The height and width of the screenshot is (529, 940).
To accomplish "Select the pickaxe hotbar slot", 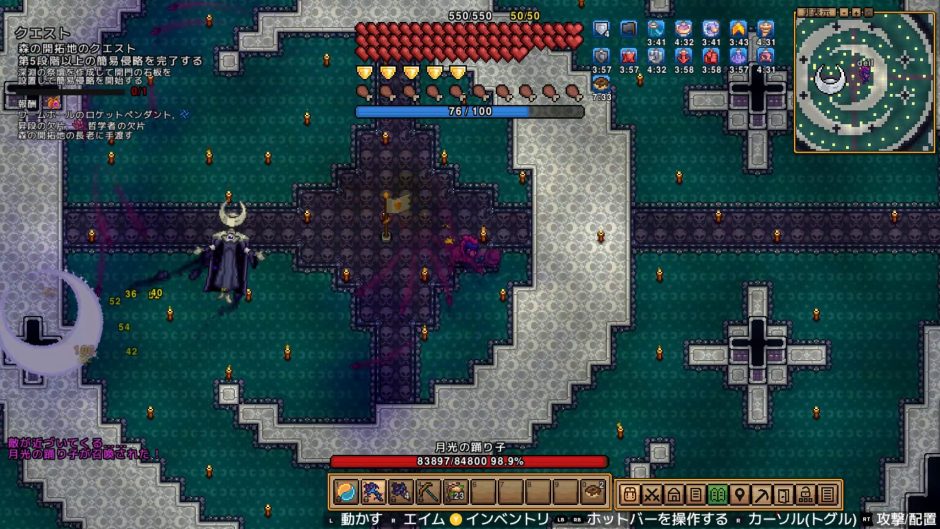I will [427, 492].
